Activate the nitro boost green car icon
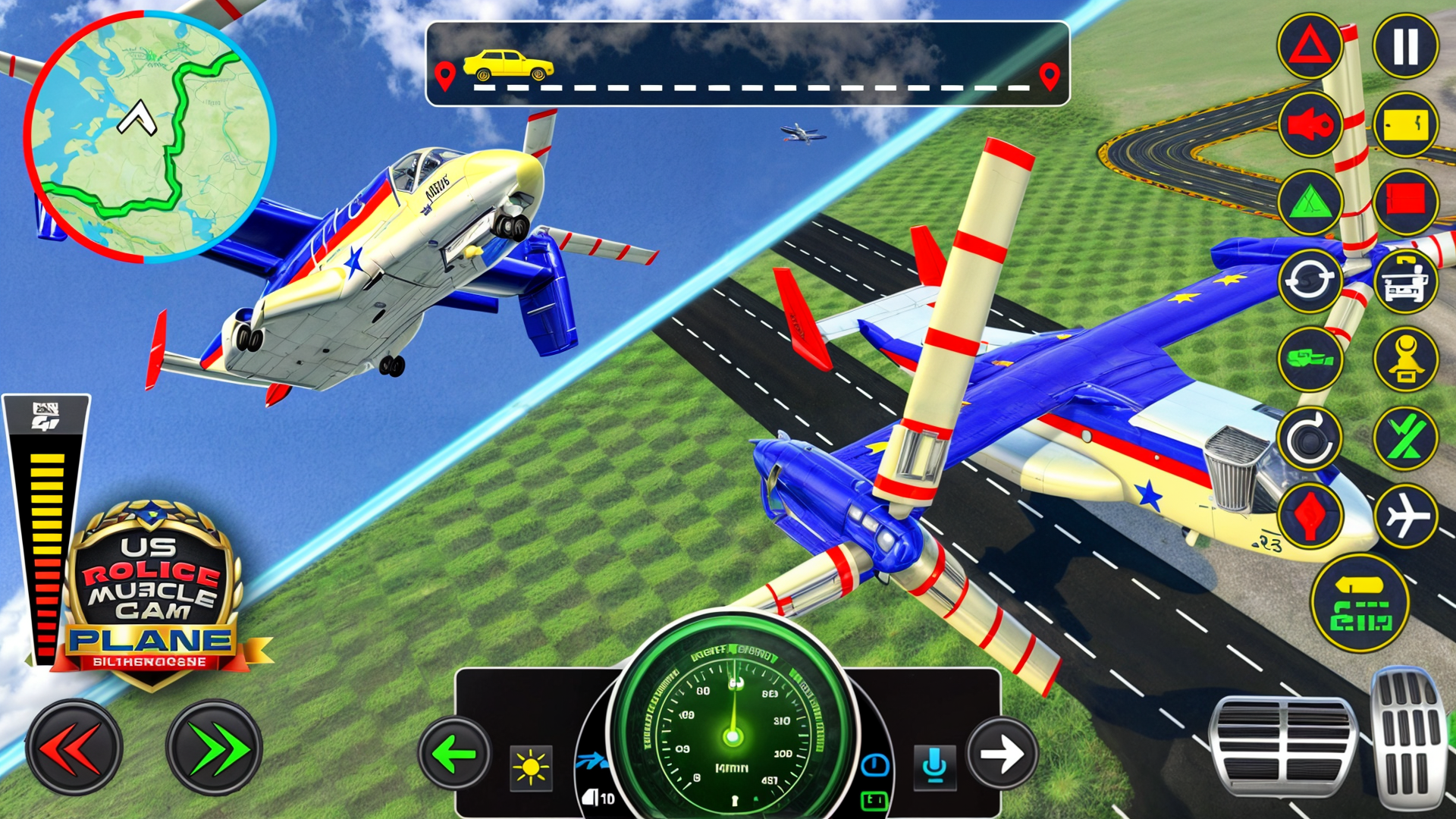The image size is (1456, 819). coord(1310,356)
